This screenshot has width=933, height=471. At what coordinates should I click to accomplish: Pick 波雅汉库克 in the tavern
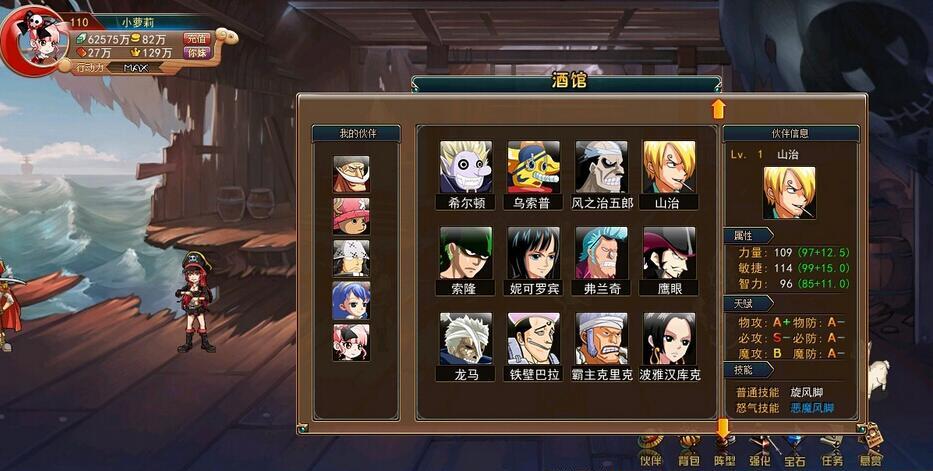(669, 339)
